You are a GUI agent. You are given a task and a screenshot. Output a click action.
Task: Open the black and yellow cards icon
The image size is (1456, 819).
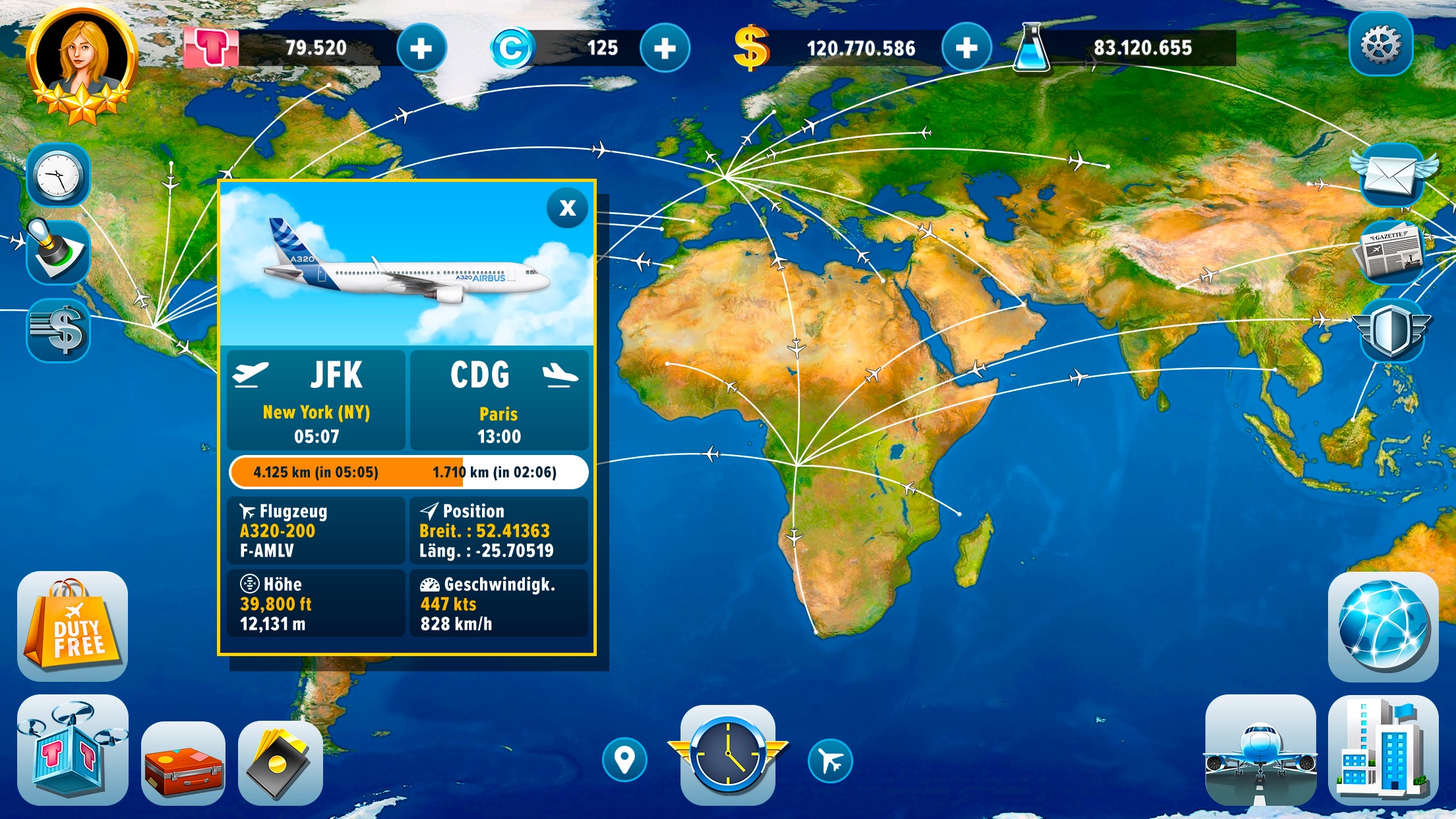(x=280, y=762)
